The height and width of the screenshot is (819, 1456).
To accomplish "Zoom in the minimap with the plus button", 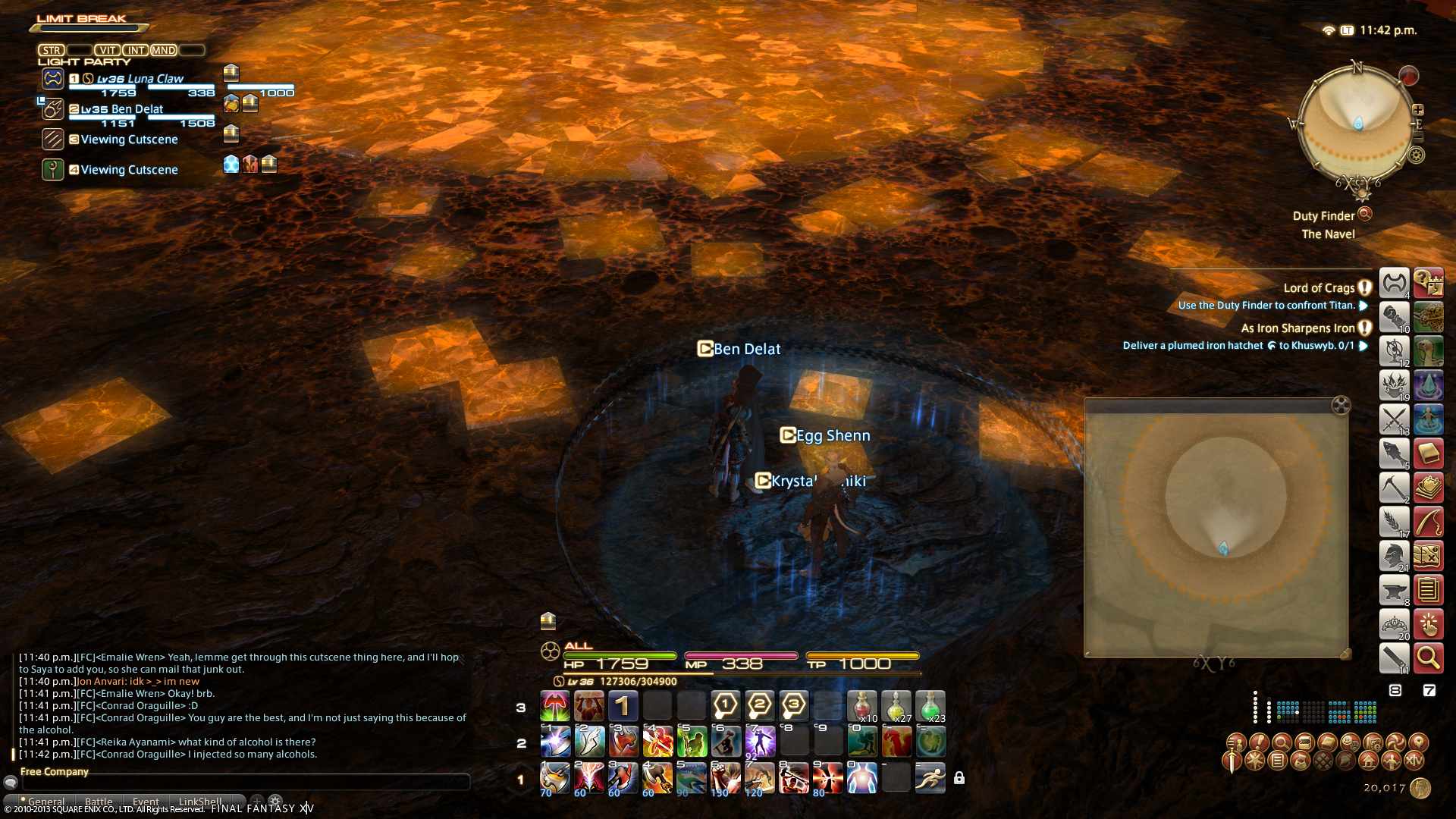I will tap(1418, 110).
